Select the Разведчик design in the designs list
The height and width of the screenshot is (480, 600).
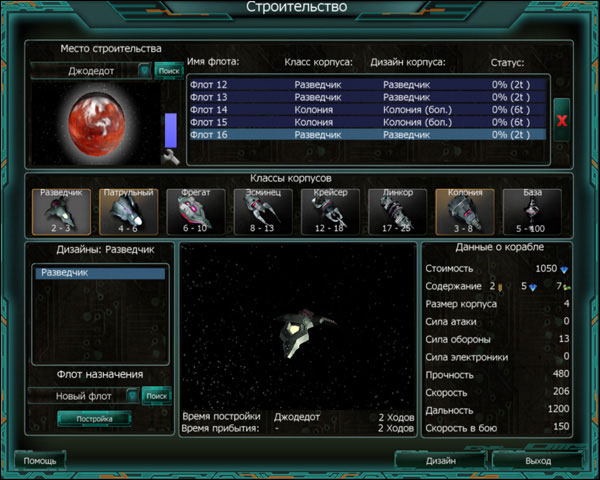[100, 273]
